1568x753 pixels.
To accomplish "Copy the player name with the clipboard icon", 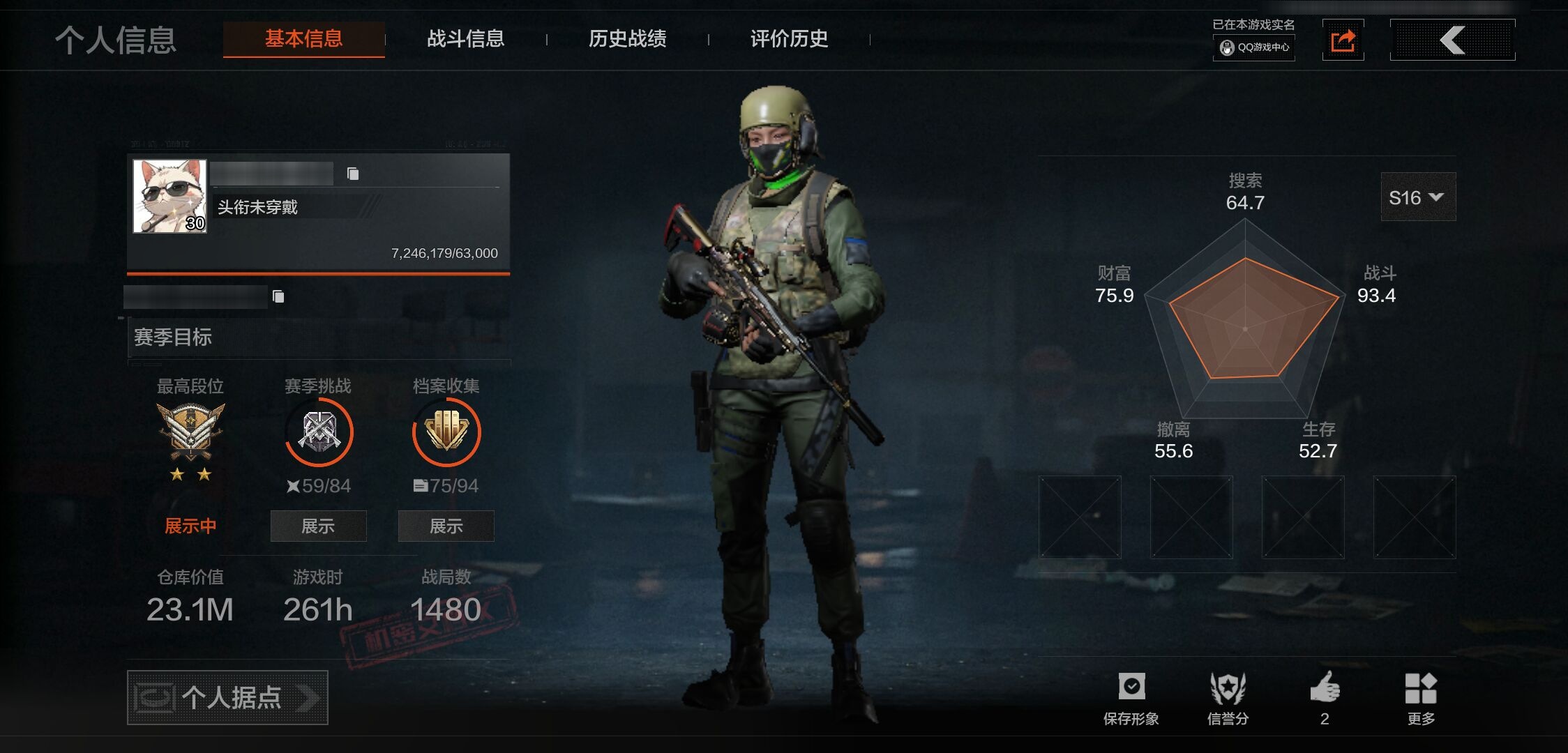I will [353, 174].
